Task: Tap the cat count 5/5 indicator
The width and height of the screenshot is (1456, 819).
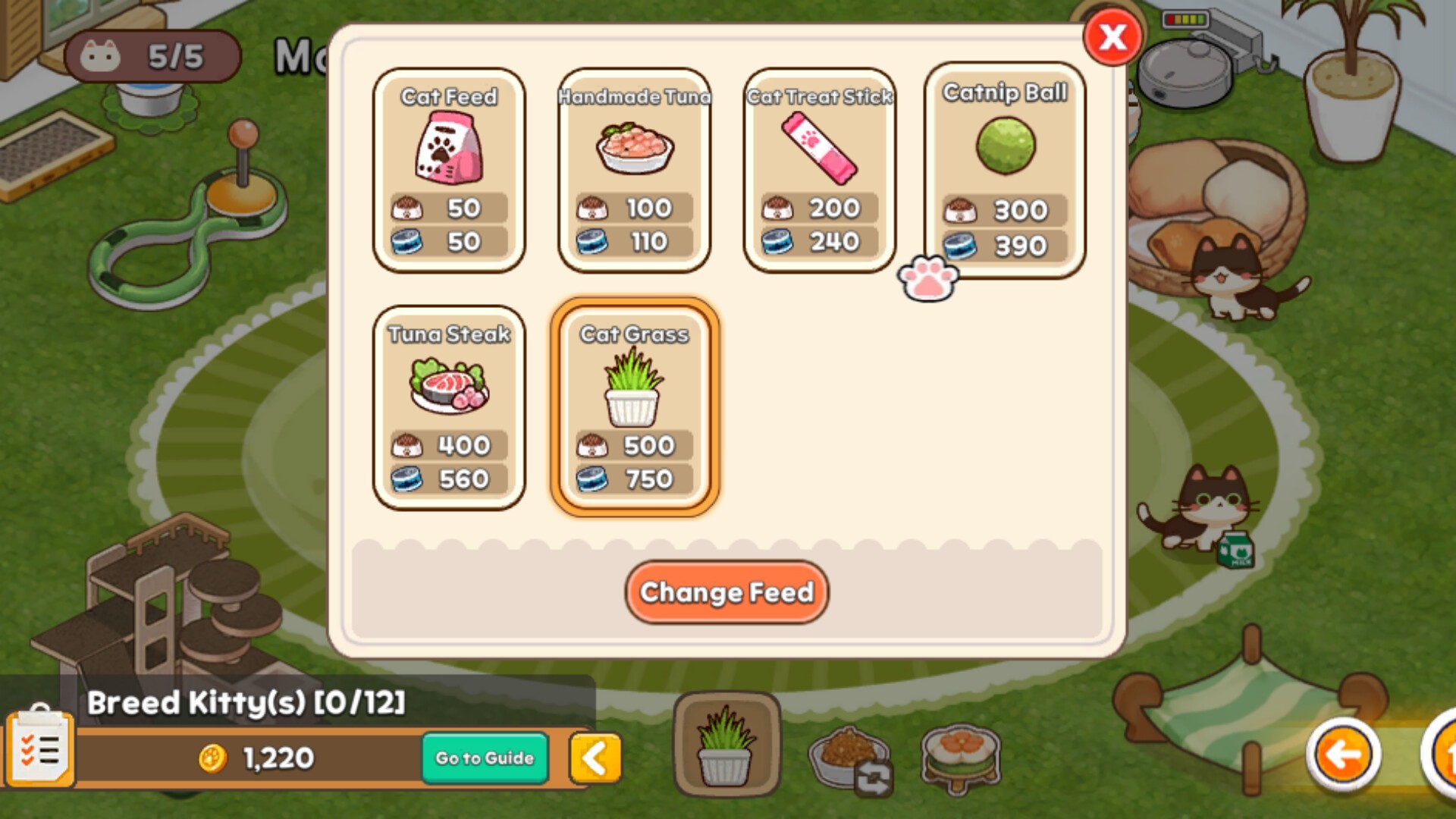Action: (x=152, y=56)
